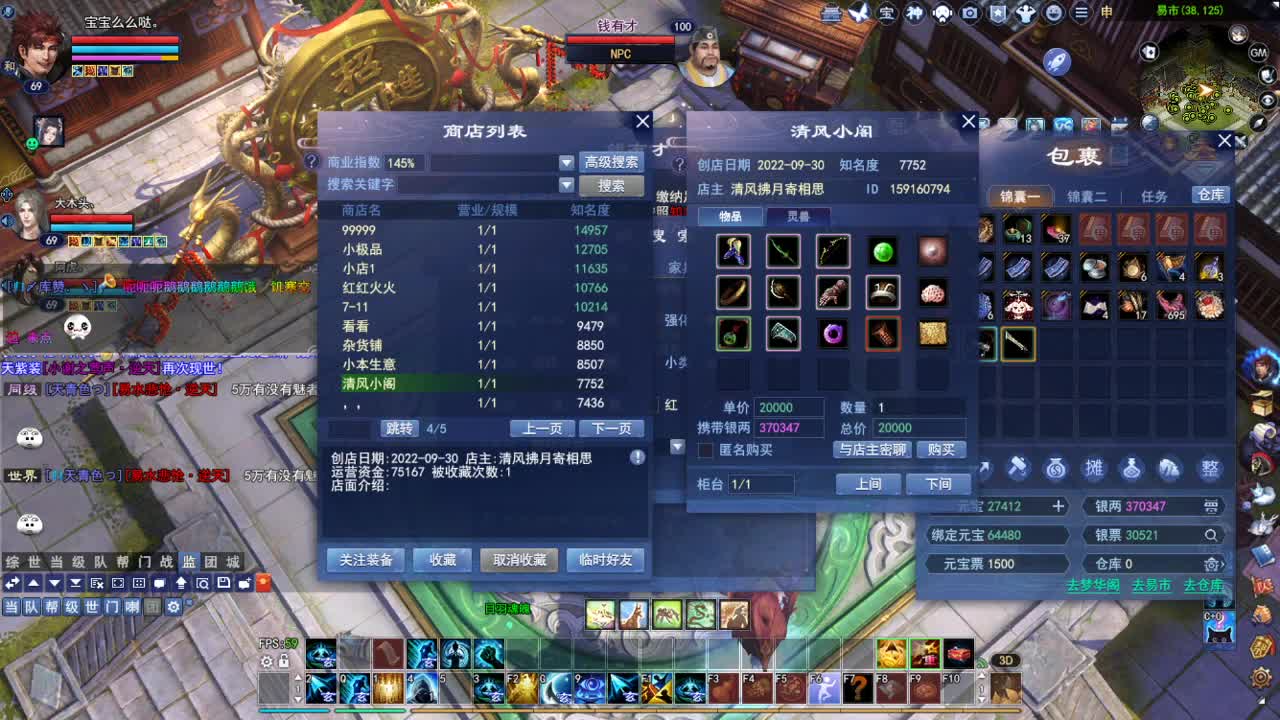Click the camera screenshot icon at top right
The width and height of the screenshot is (1280, 720).
click(970, 13)
